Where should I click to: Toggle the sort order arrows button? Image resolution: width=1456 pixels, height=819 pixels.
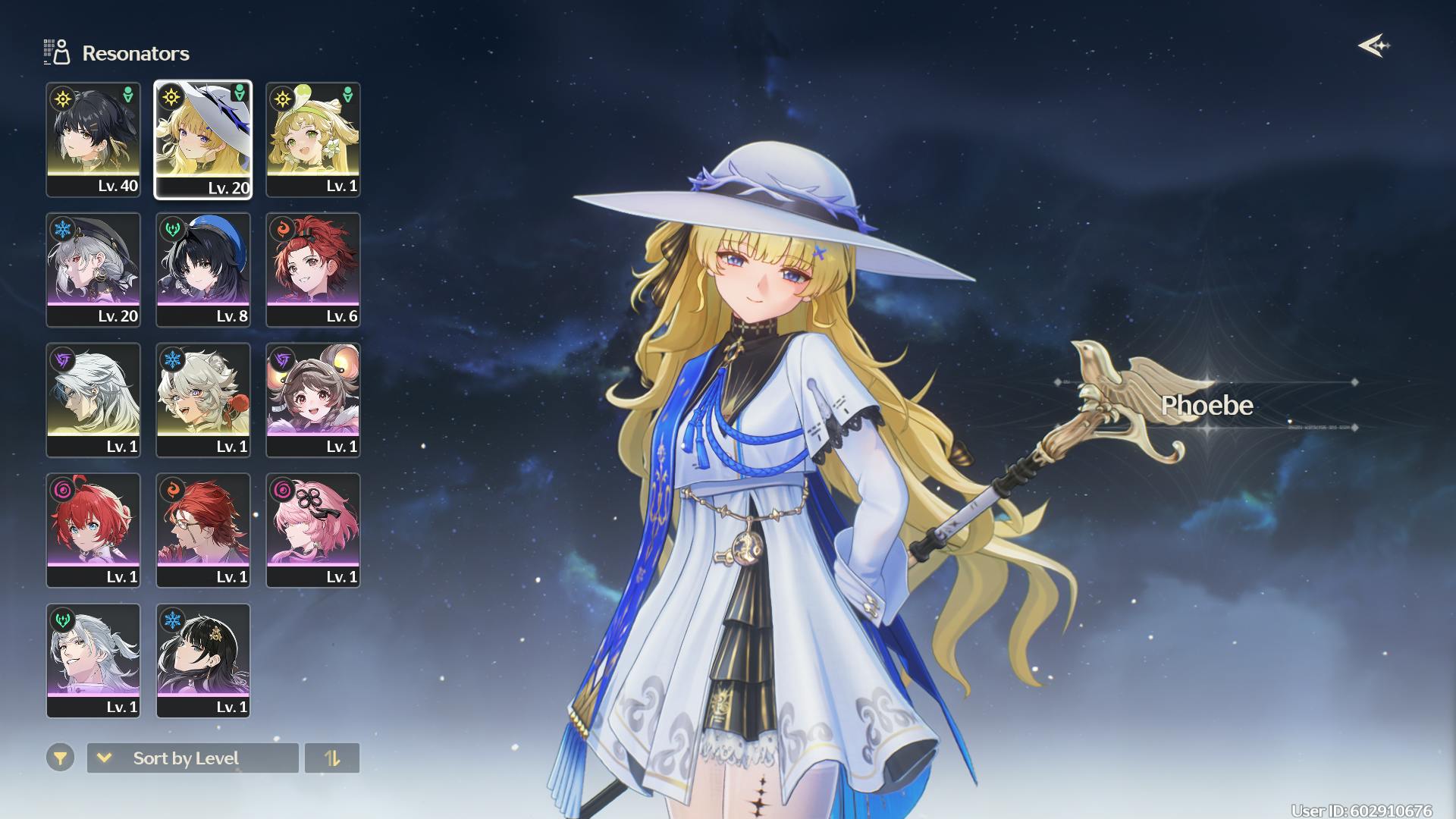click(332, 758)
